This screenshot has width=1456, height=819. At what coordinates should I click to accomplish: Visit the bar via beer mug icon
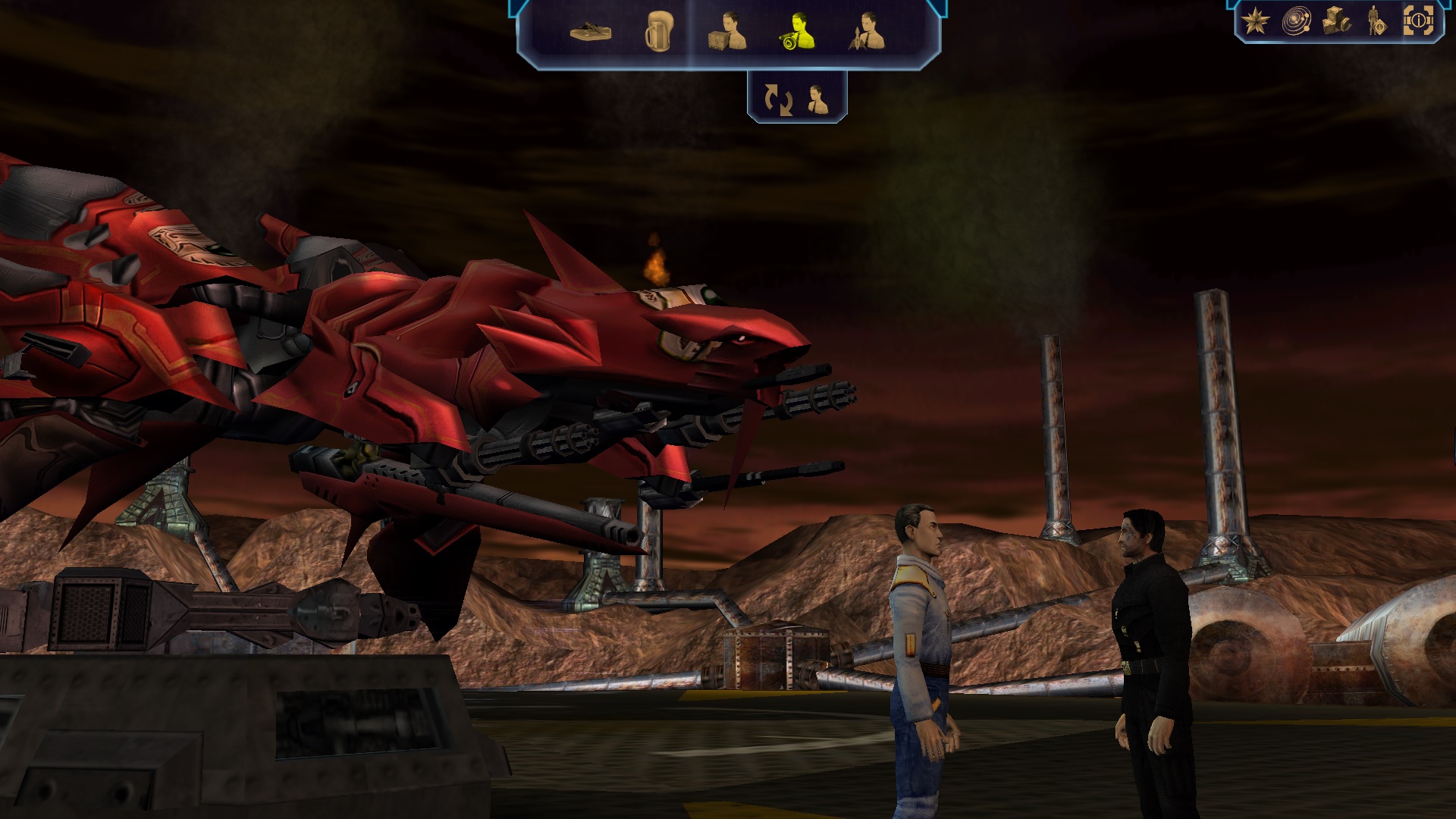[x=657, y=33]
